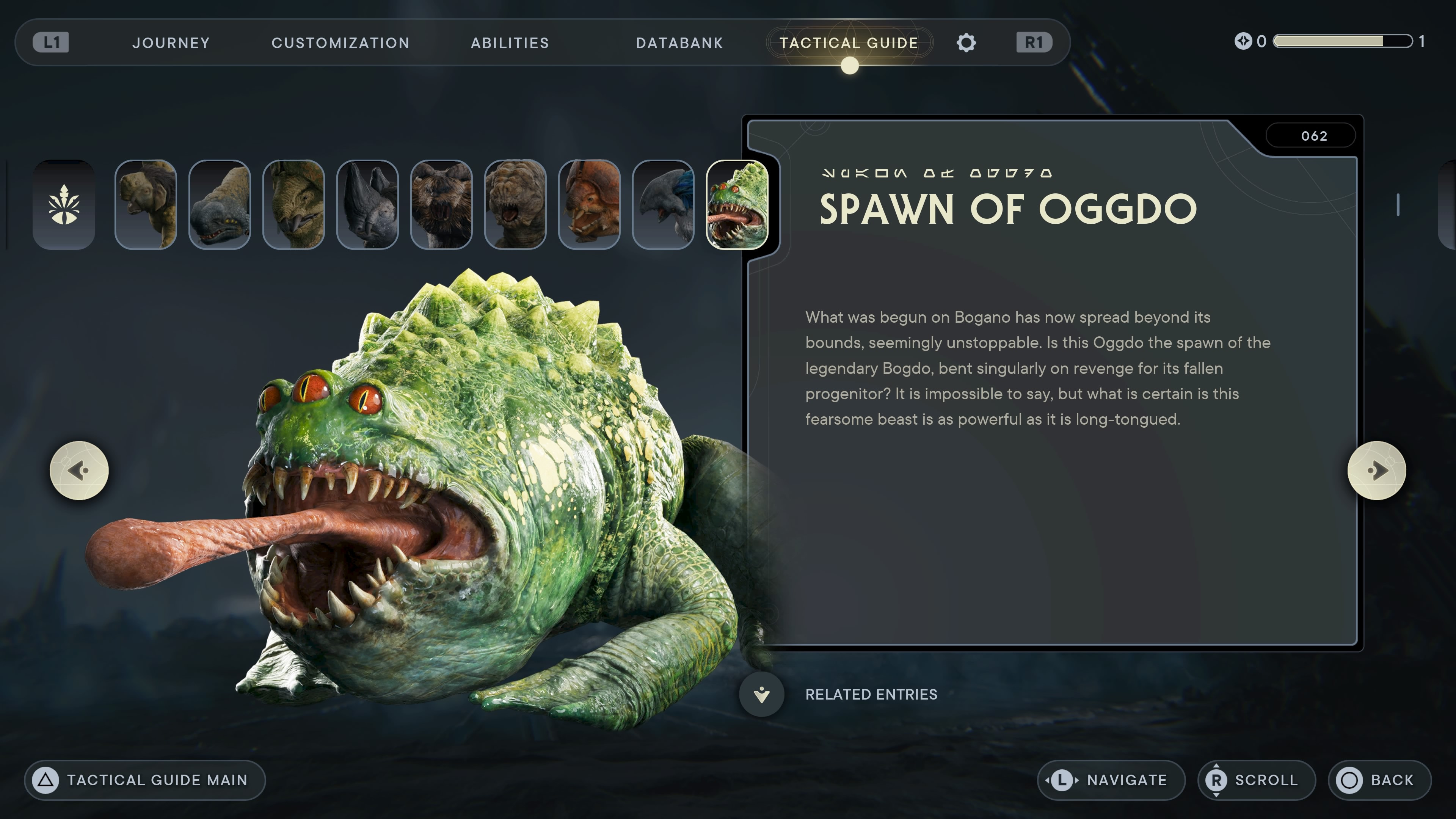The height and width of the screenshot is (819, 1456).
Task: Go to the Abilities tab
Action: coord(510,43)
